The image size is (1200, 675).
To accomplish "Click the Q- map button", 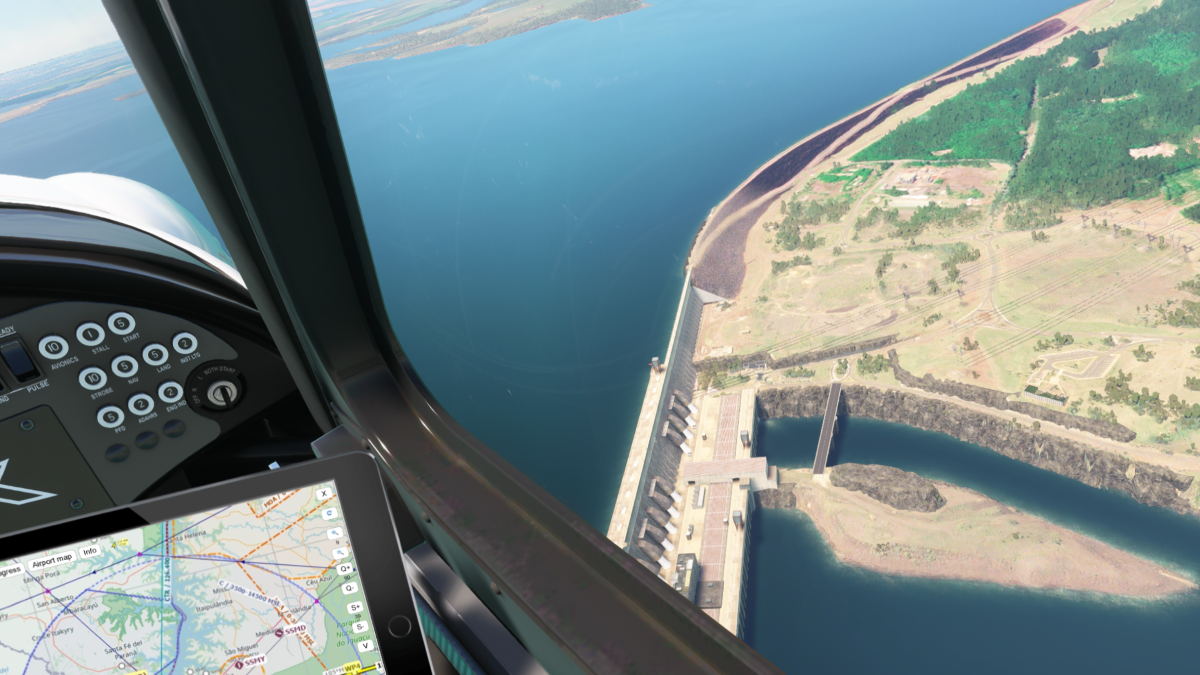I will [349, 588].
